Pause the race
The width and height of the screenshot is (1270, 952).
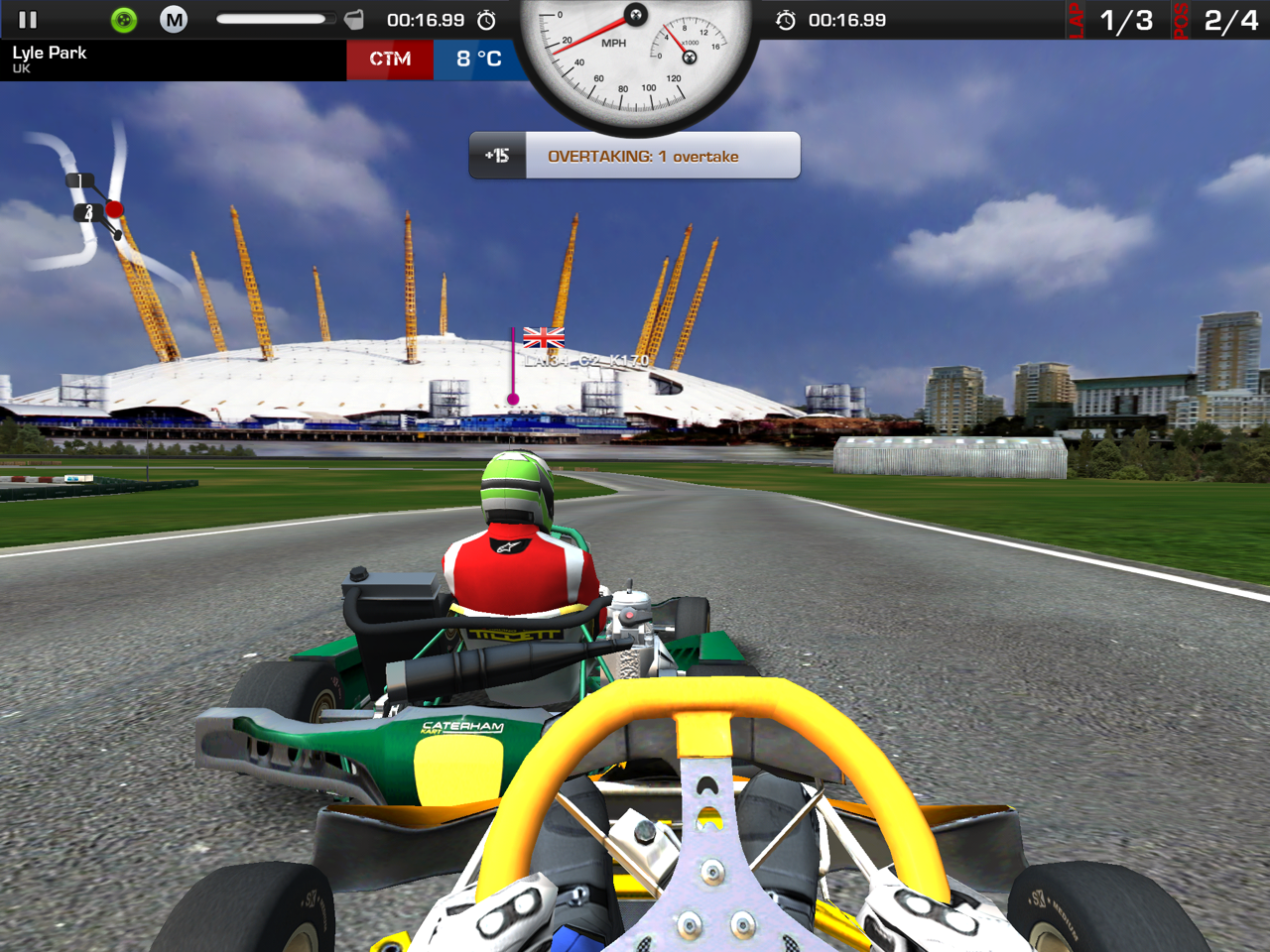point(28,20)
